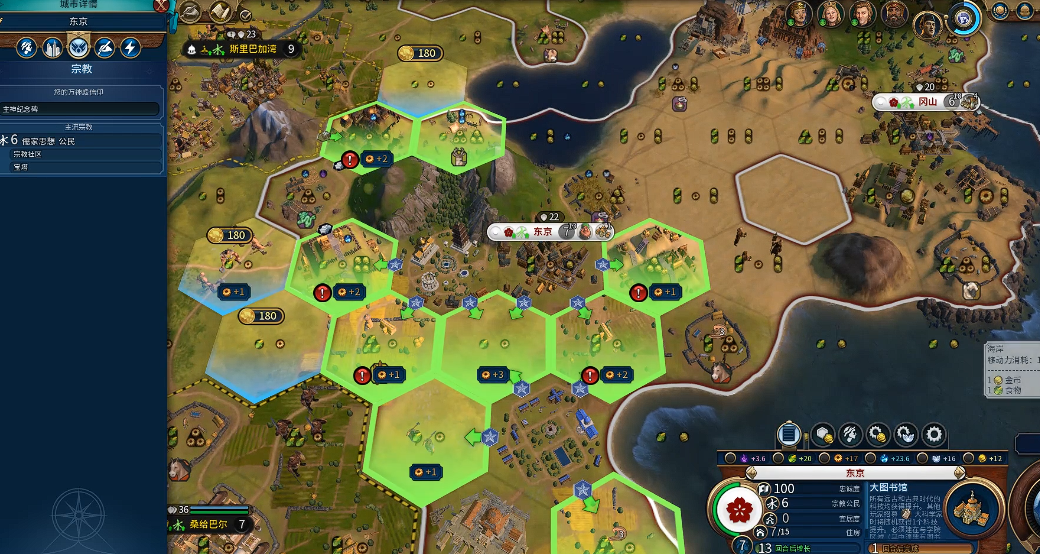This screenshot has height=554, width=1040.
Task: Switch to the skyscraper buildings tab
Action: click(52, 47)
